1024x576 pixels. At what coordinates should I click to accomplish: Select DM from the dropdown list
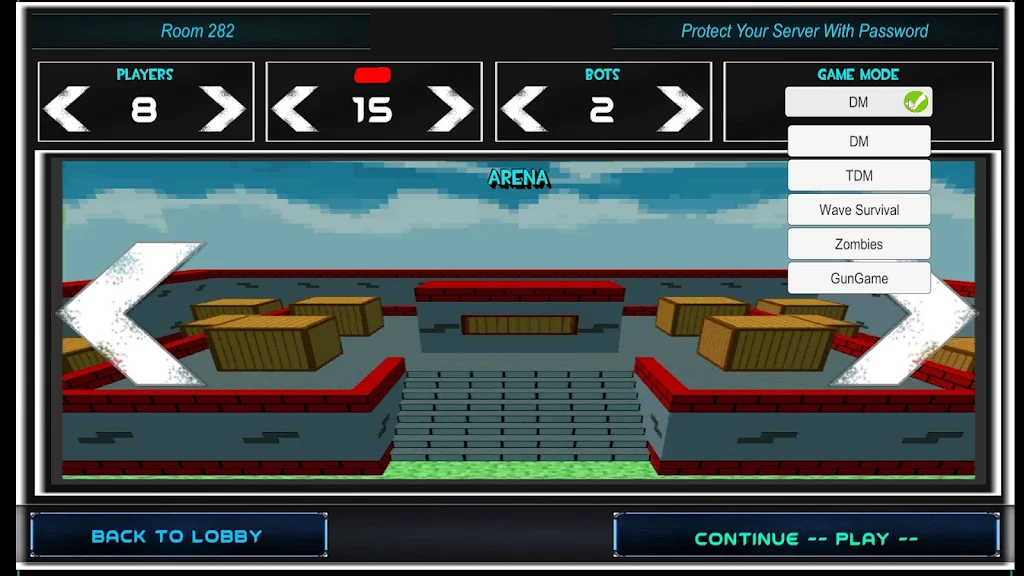coord(859,141)
